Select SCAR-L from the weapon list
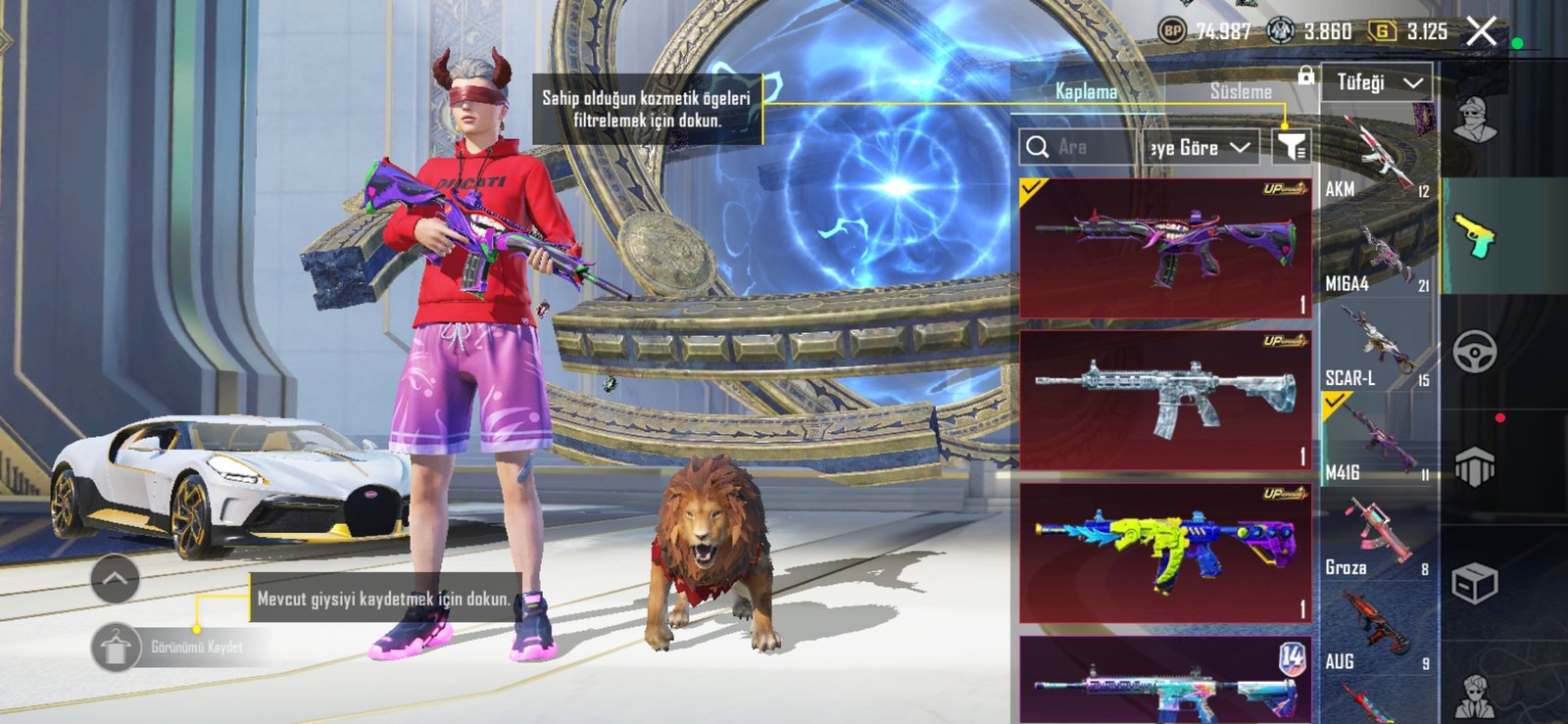Image resolution: width=1568 pixels, height=724 pixels. [1377, 349]
